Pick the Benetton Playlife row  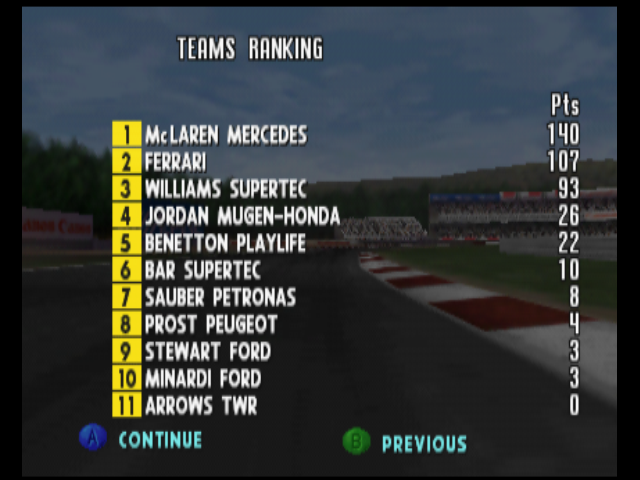click(x=225, y=243)
